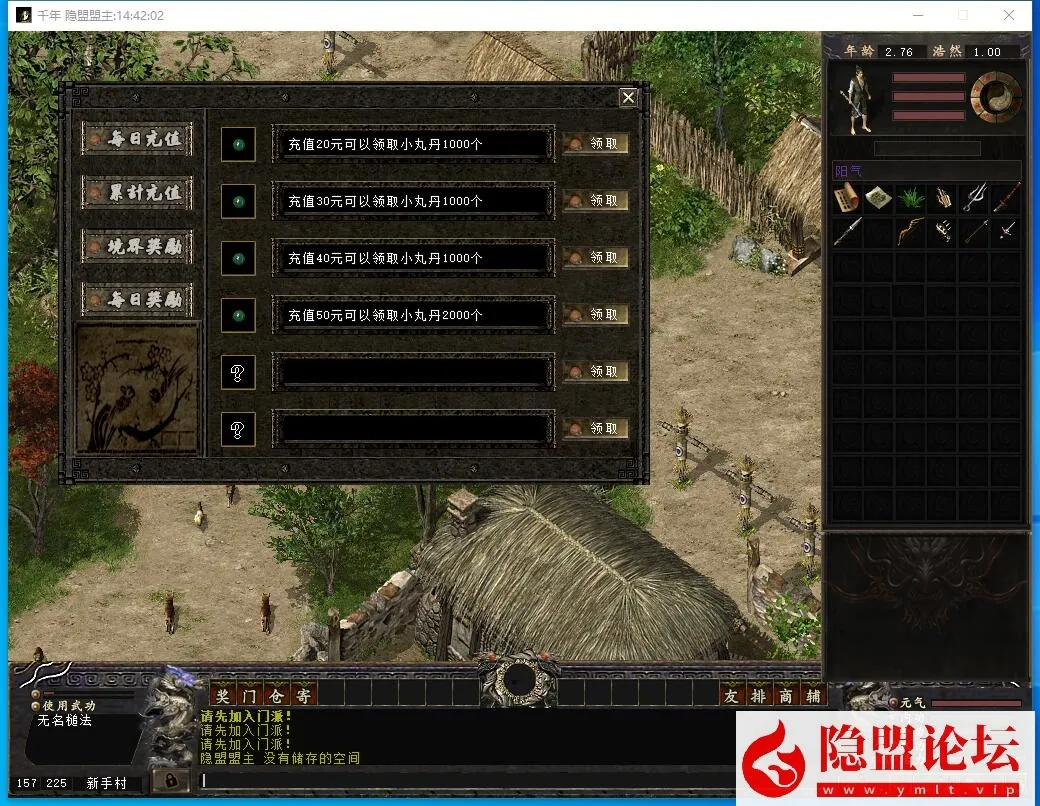Open the 累计充值 tab
The width and height of the screenshot is (1040, 806).
click(137, 192)
